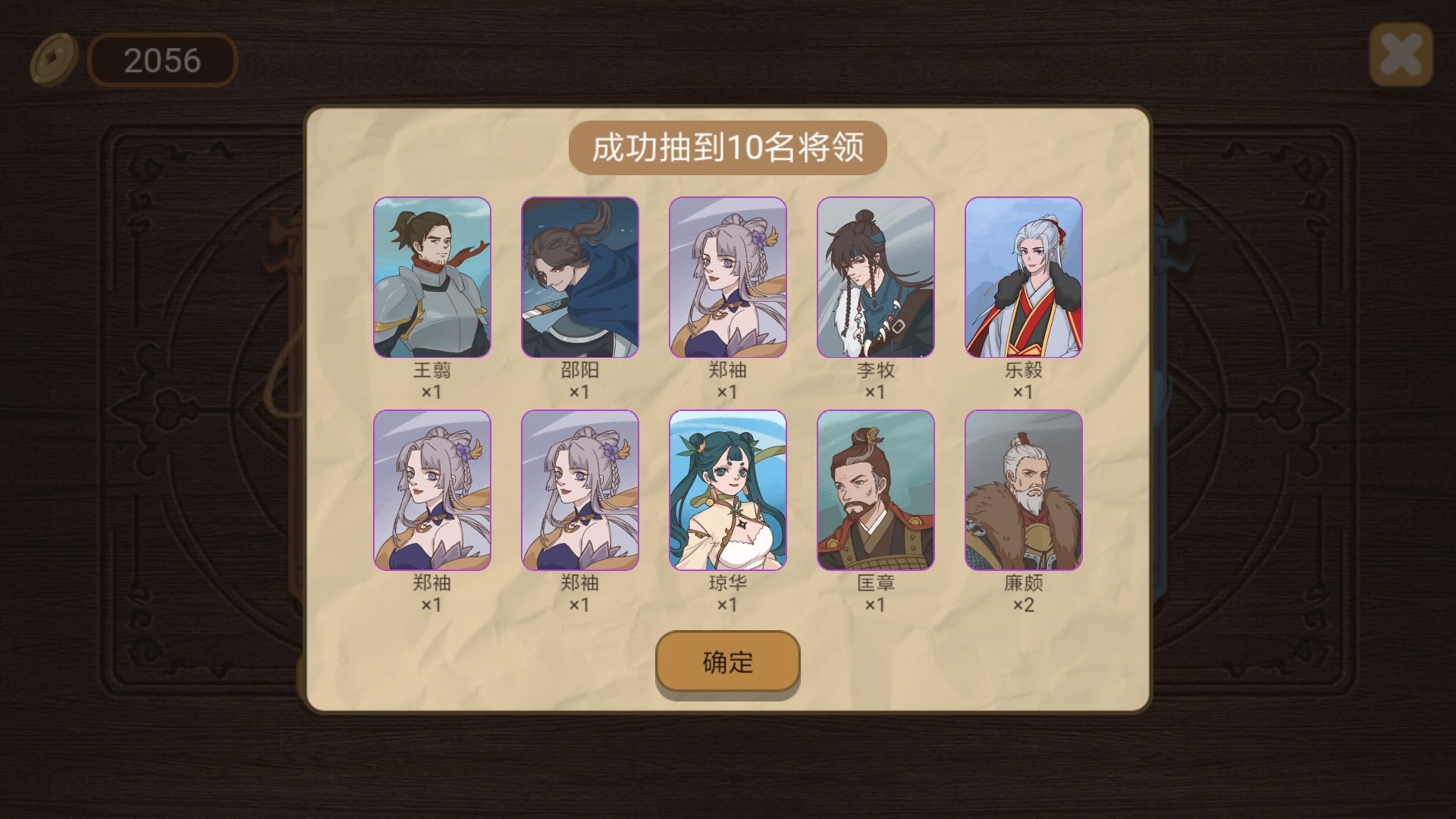1456x819 pixels.
Task: Click the 乐毅 name label
Action: [1024, 372]
